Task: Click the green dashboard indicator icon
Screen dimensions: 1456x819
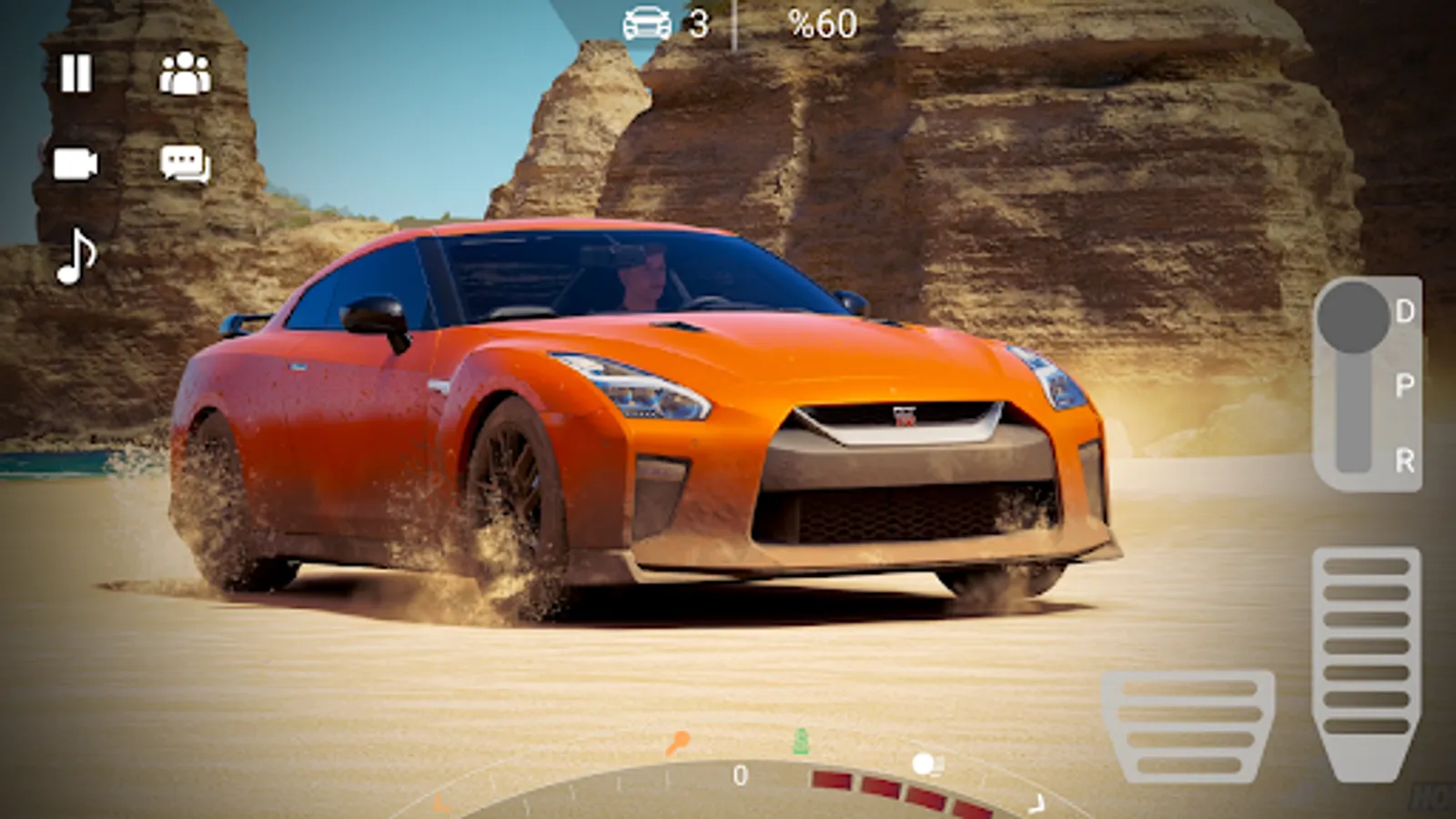Action: [x=801, y=743]
